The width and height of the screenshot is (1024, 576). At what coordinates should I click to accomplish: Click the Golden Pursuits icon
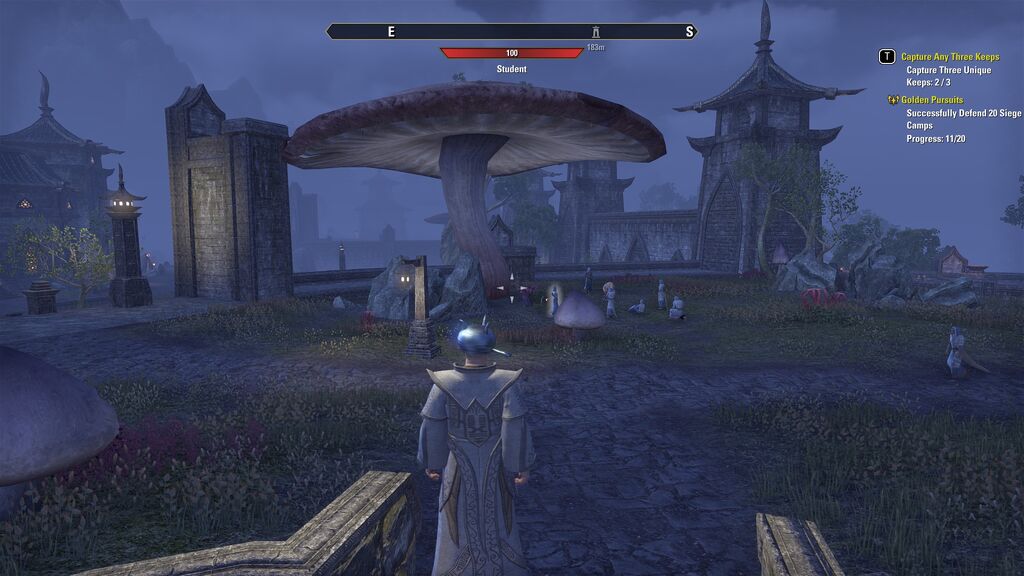coord(892,100)
